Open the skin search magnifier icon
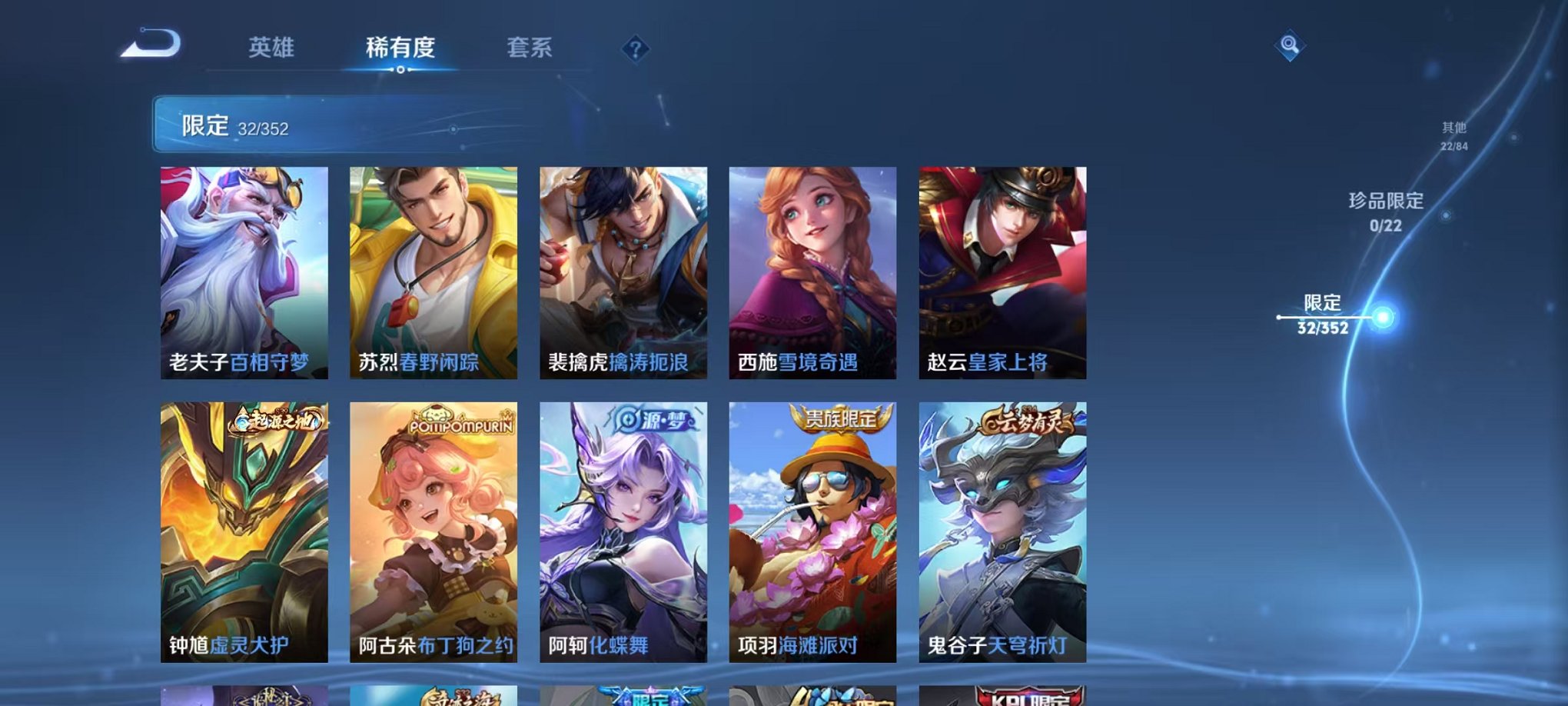The height and width of the screenshot is (706, 1568). (x=1291, y=45)
